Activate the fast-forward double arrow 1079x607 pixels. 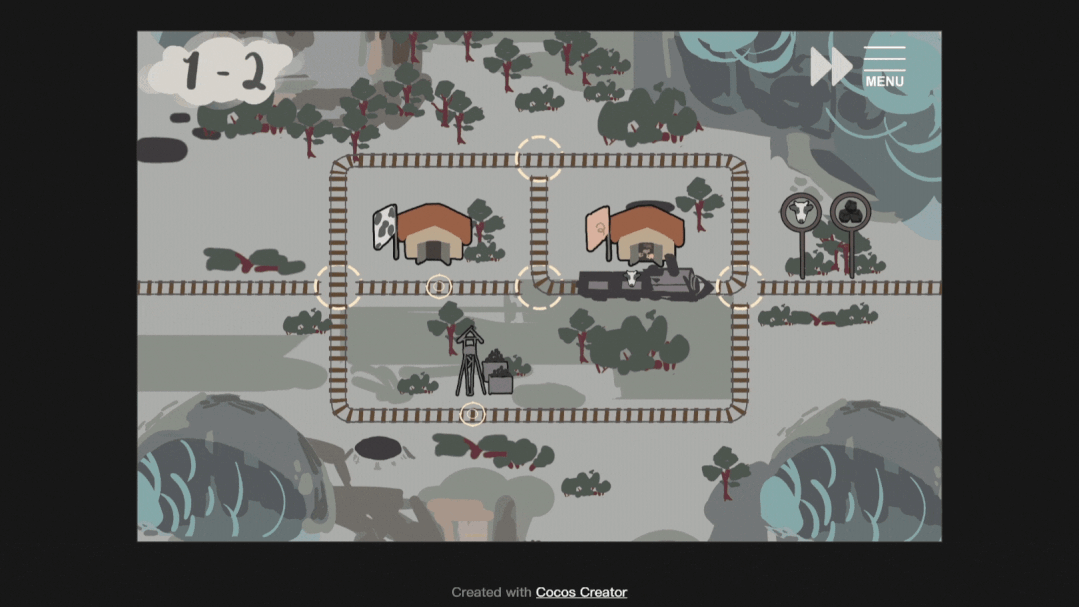[x=830, y=67]
